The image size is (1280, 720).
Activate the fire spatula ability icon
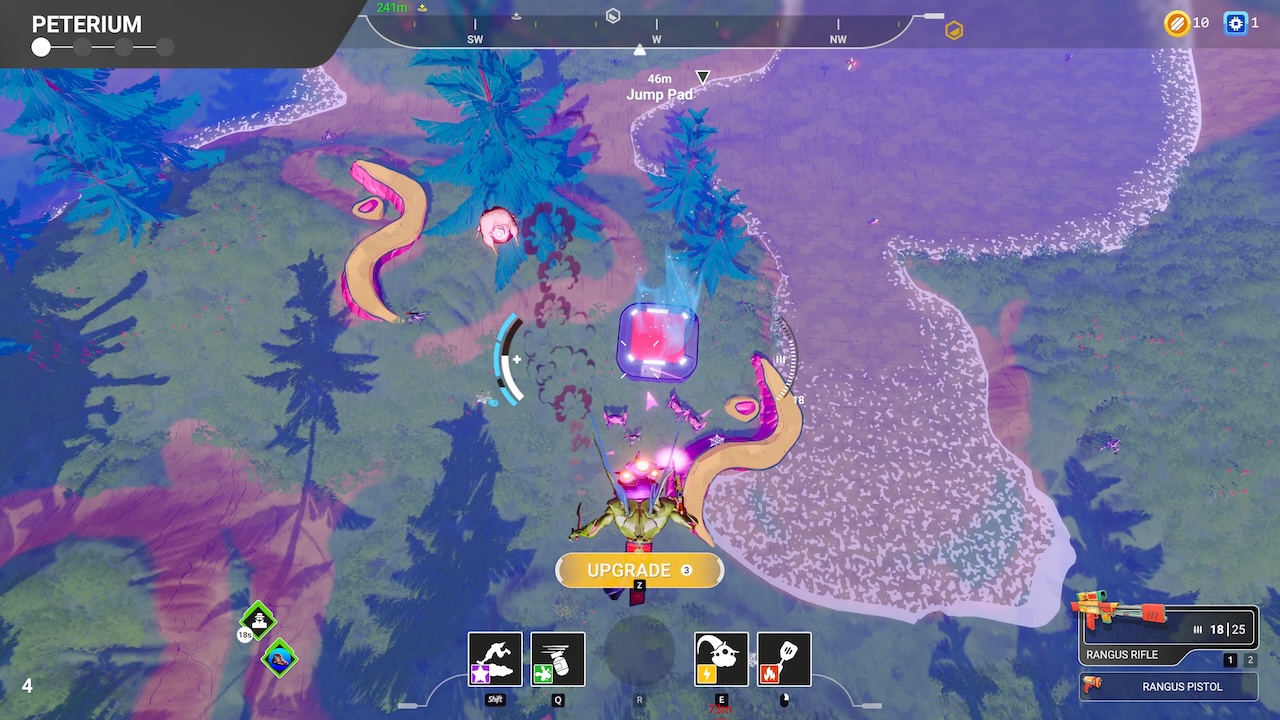click(x=784, y=659)
